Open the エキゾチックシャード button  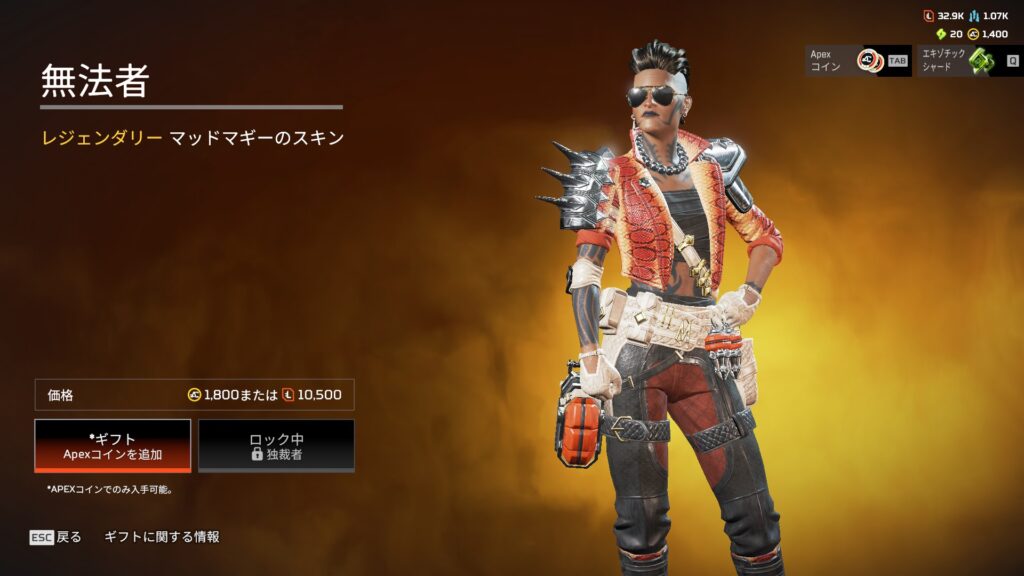969,60
